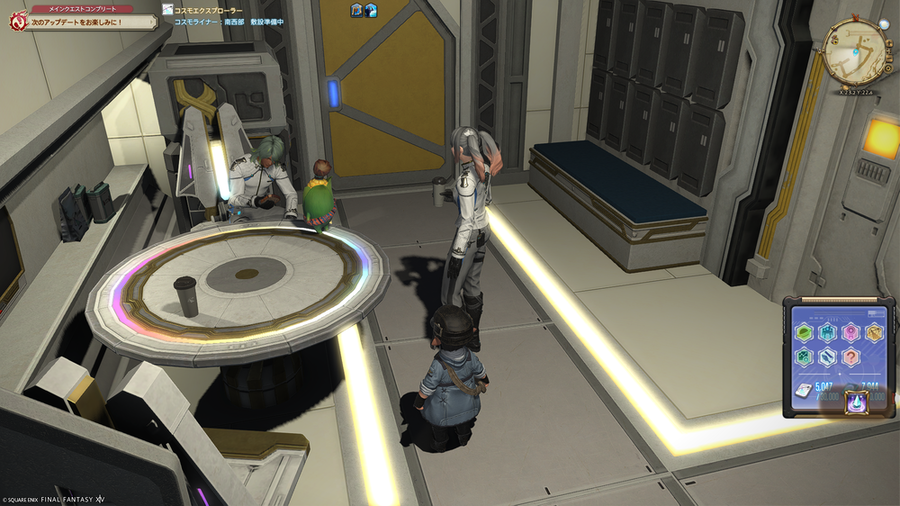Click the Cosmo Explorer duty entry
This screenshot has width=900, height=506.
tap(208, 9)
